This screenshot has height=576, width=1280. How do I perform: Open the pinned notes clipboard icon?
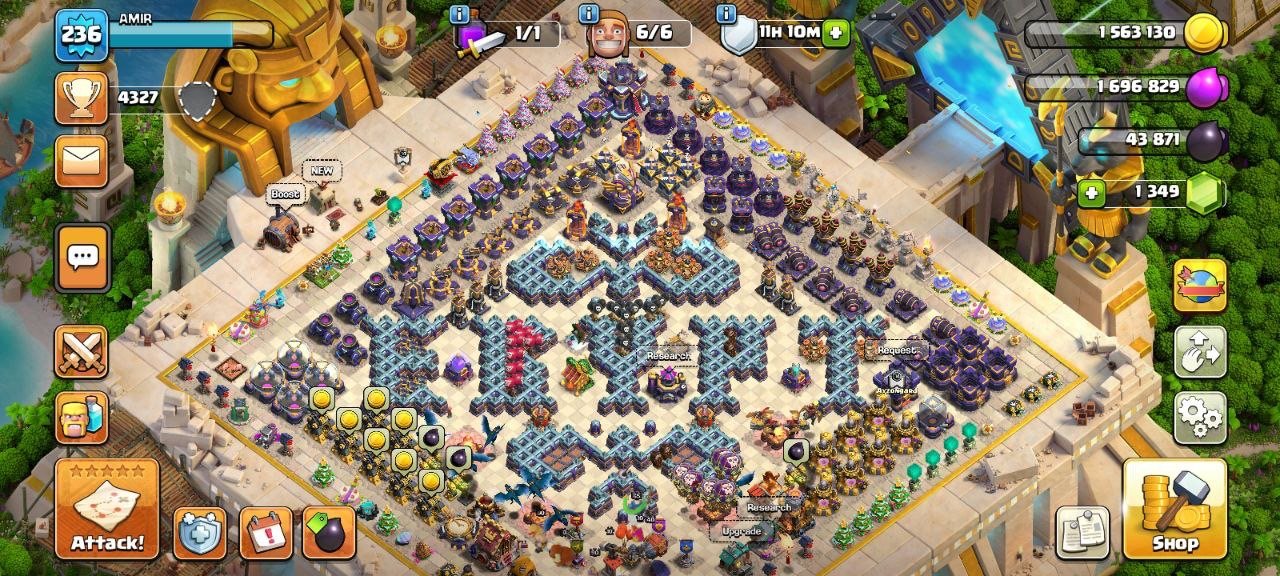(1083, 532)
